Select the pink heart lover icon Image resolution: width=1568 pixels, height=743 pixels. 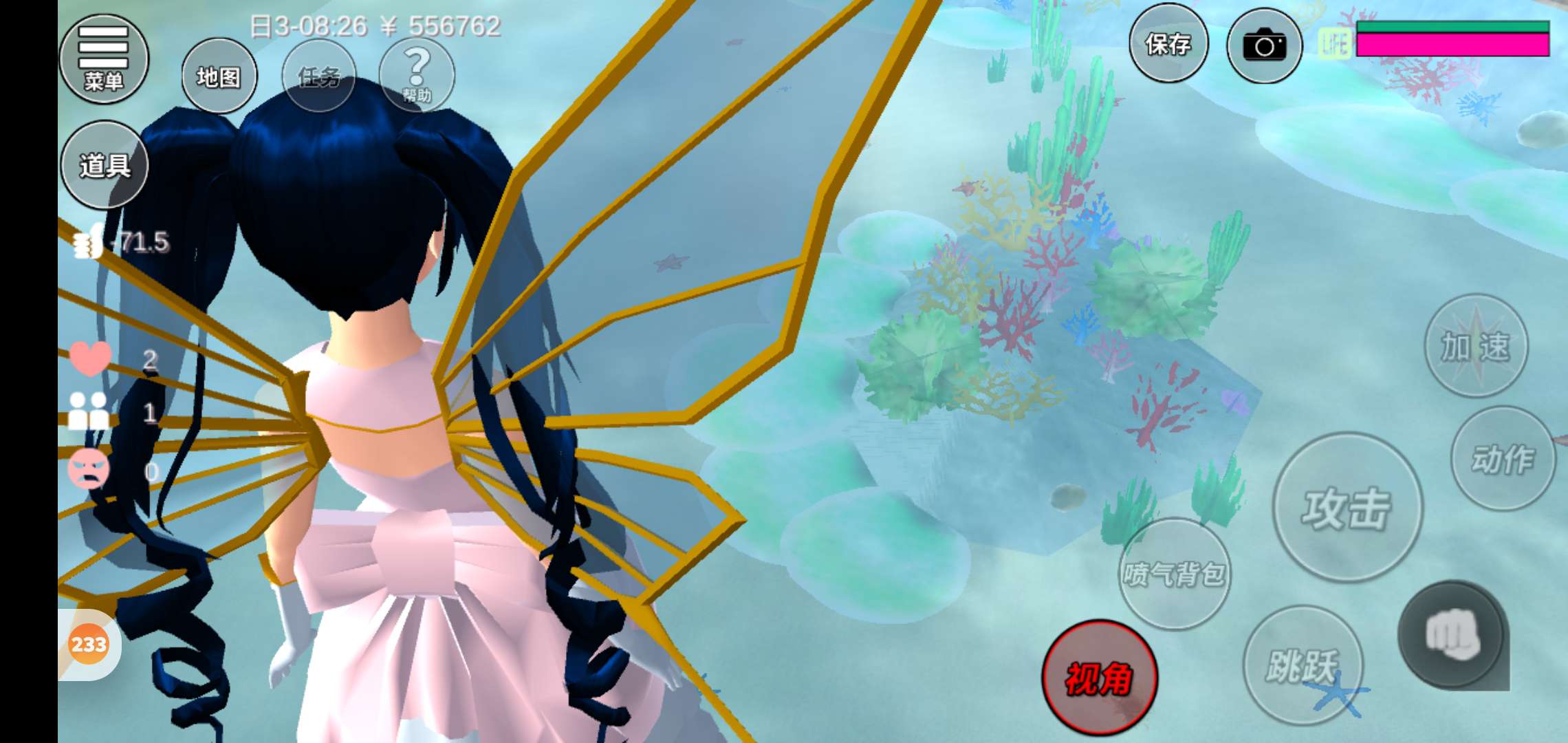(x=90, y=358)
